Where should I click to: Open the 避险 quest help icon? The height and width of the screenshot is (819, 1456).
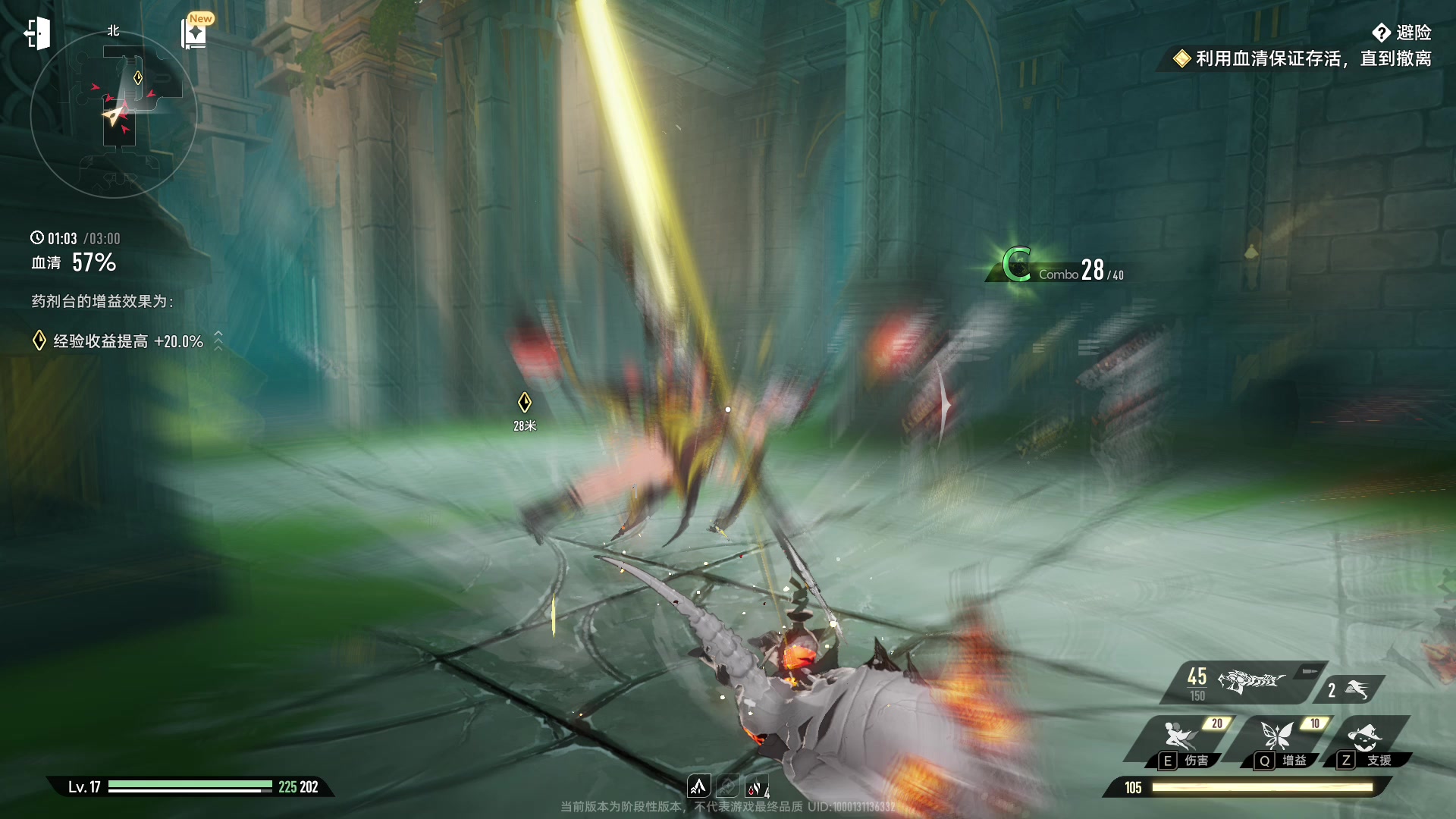1381,33
